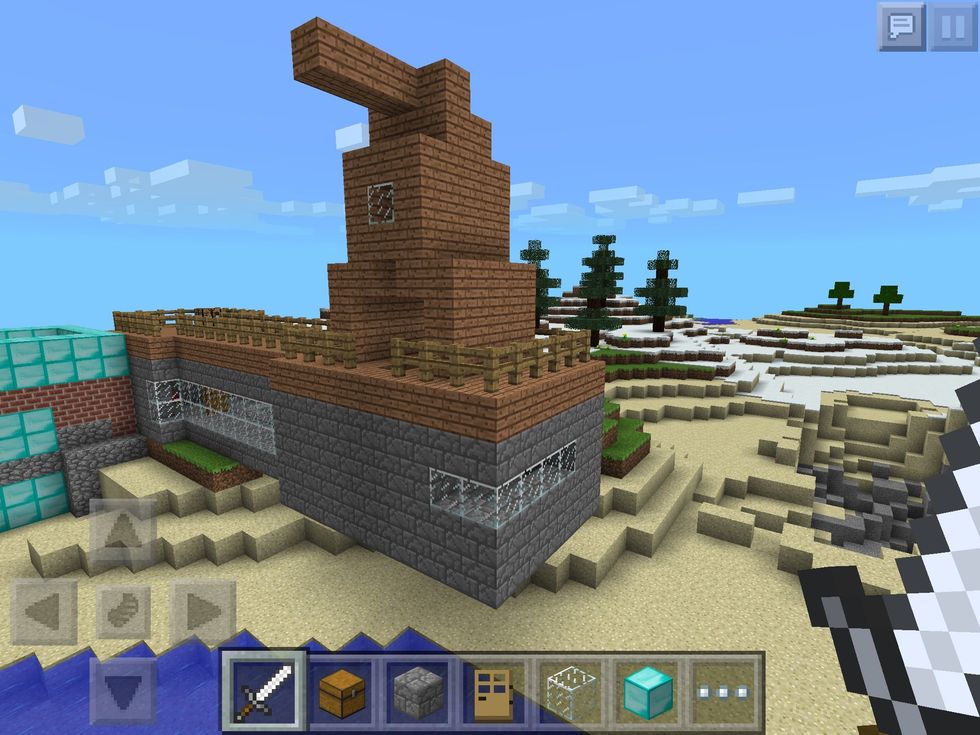This screenshot has width=980, height=735.
Task: Open the chat window
Action: pyautogui.click(x=901, y=27)
